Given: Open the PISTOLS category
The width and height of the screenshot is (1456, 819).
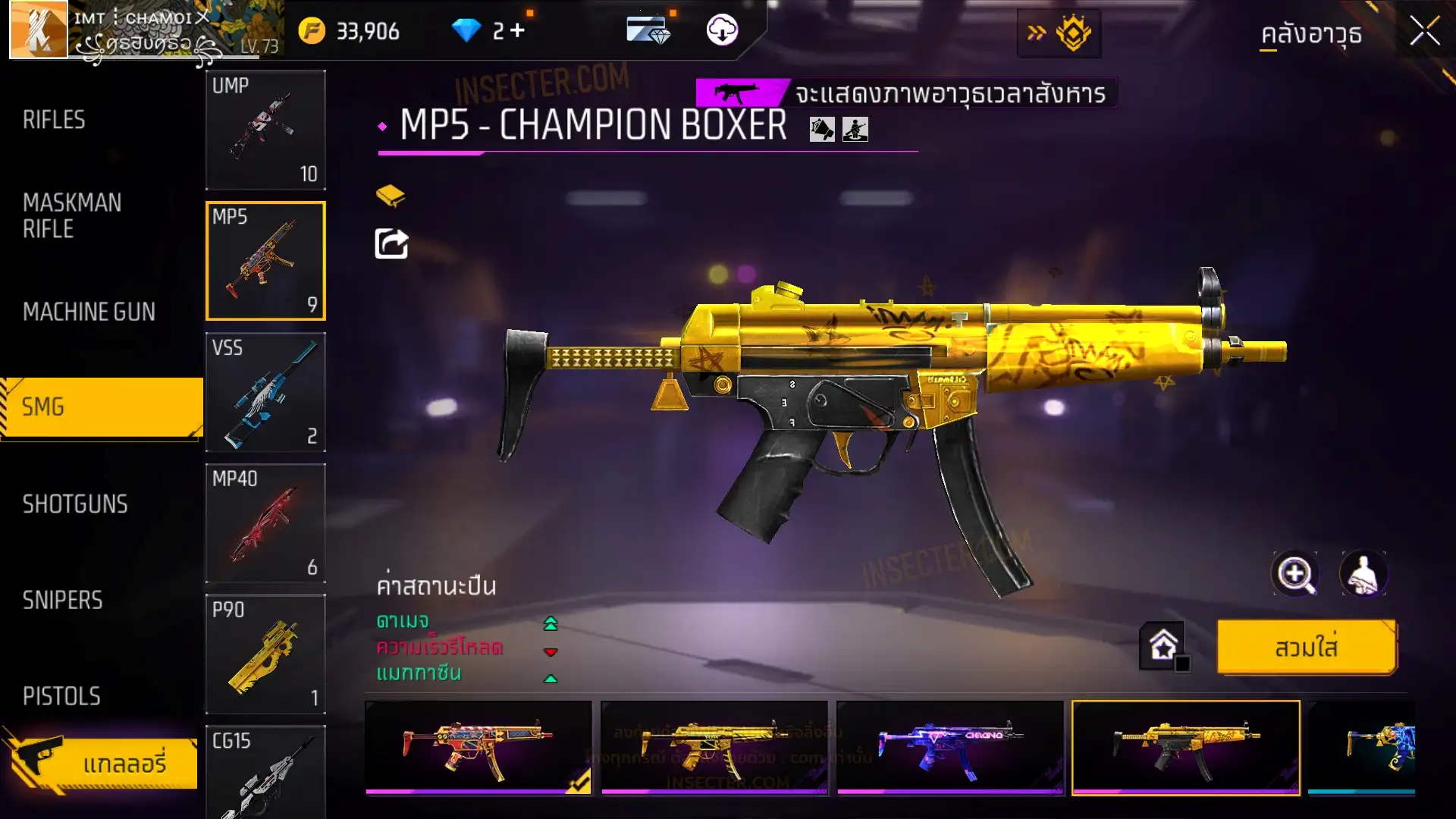Looking at the screenshot, I should coord(61,696).
